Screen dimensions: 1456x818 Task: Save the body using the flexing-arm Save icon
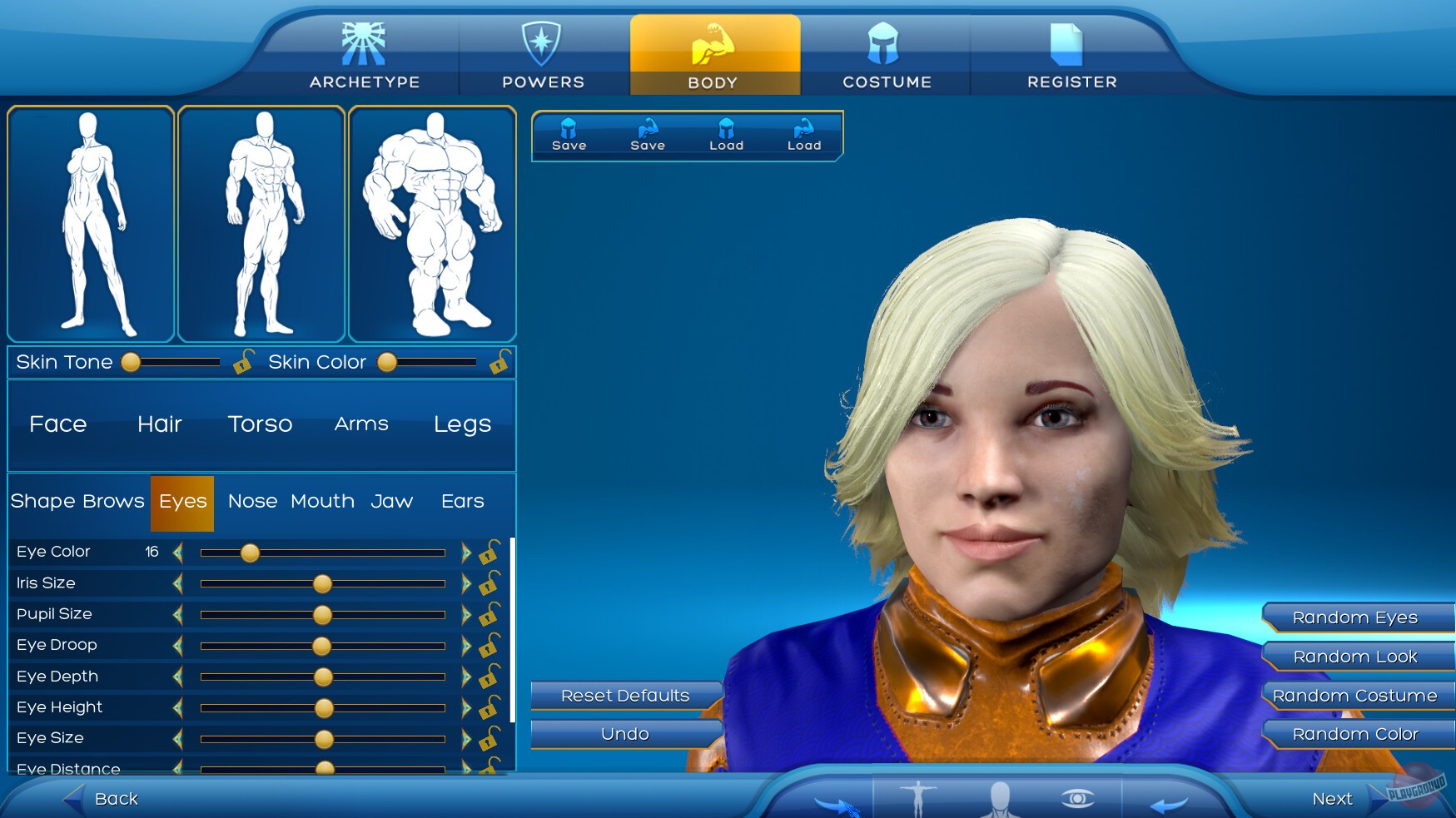pyautogui.click(x=648, y=133)
